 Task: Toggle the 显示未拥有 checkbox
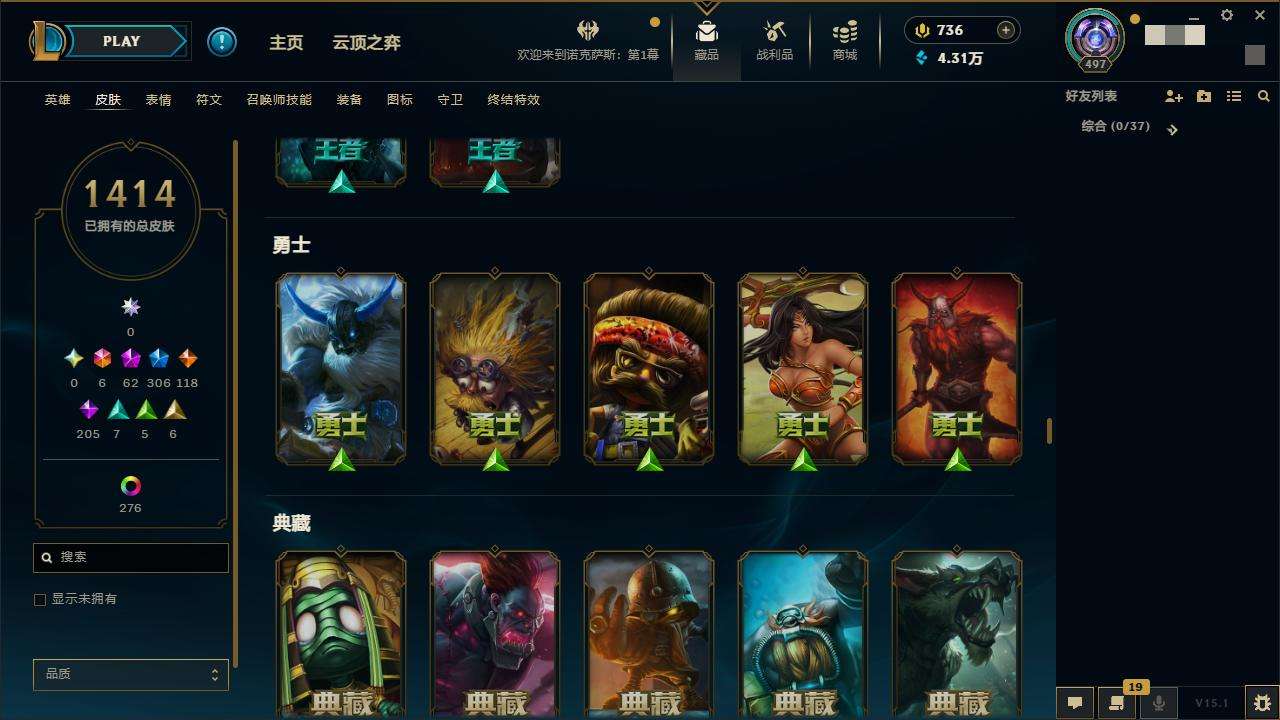coord(40,600)
